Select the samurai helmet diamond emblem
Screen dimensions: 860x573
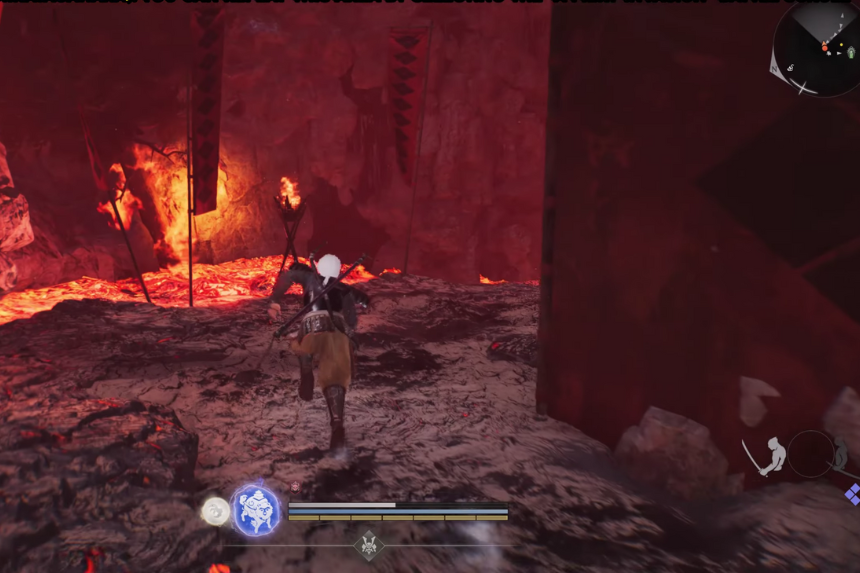(x=367, y=545)
